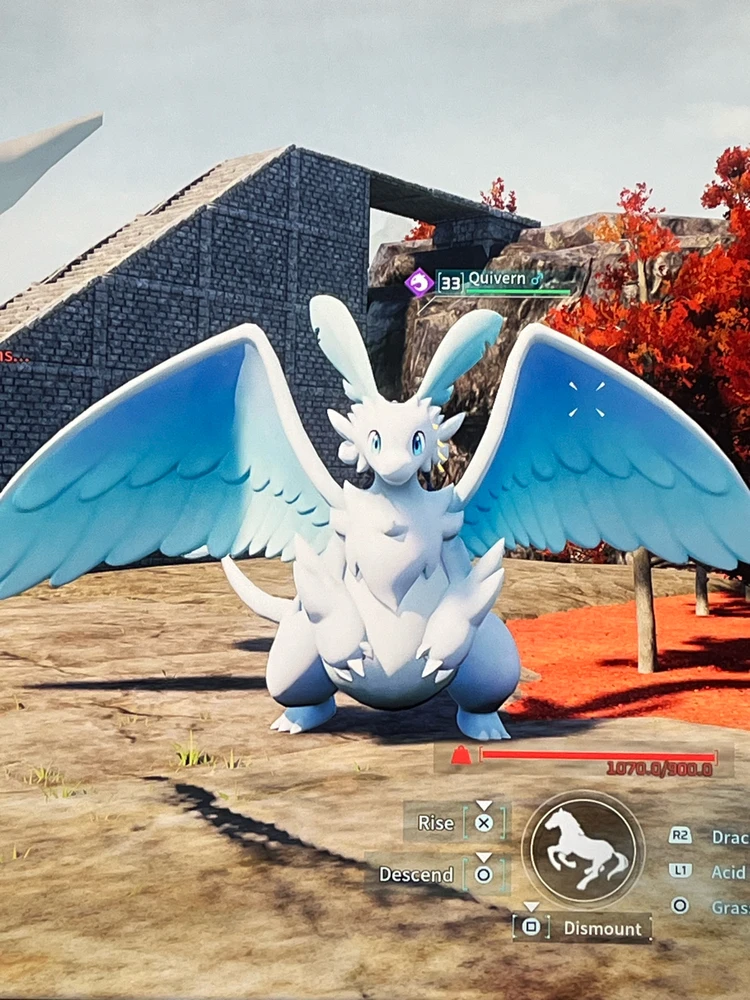This screenshot has width=750, height=1000.
Task: Choose the Rise action label
Action: pyautogui.click(x=436, y=823)
